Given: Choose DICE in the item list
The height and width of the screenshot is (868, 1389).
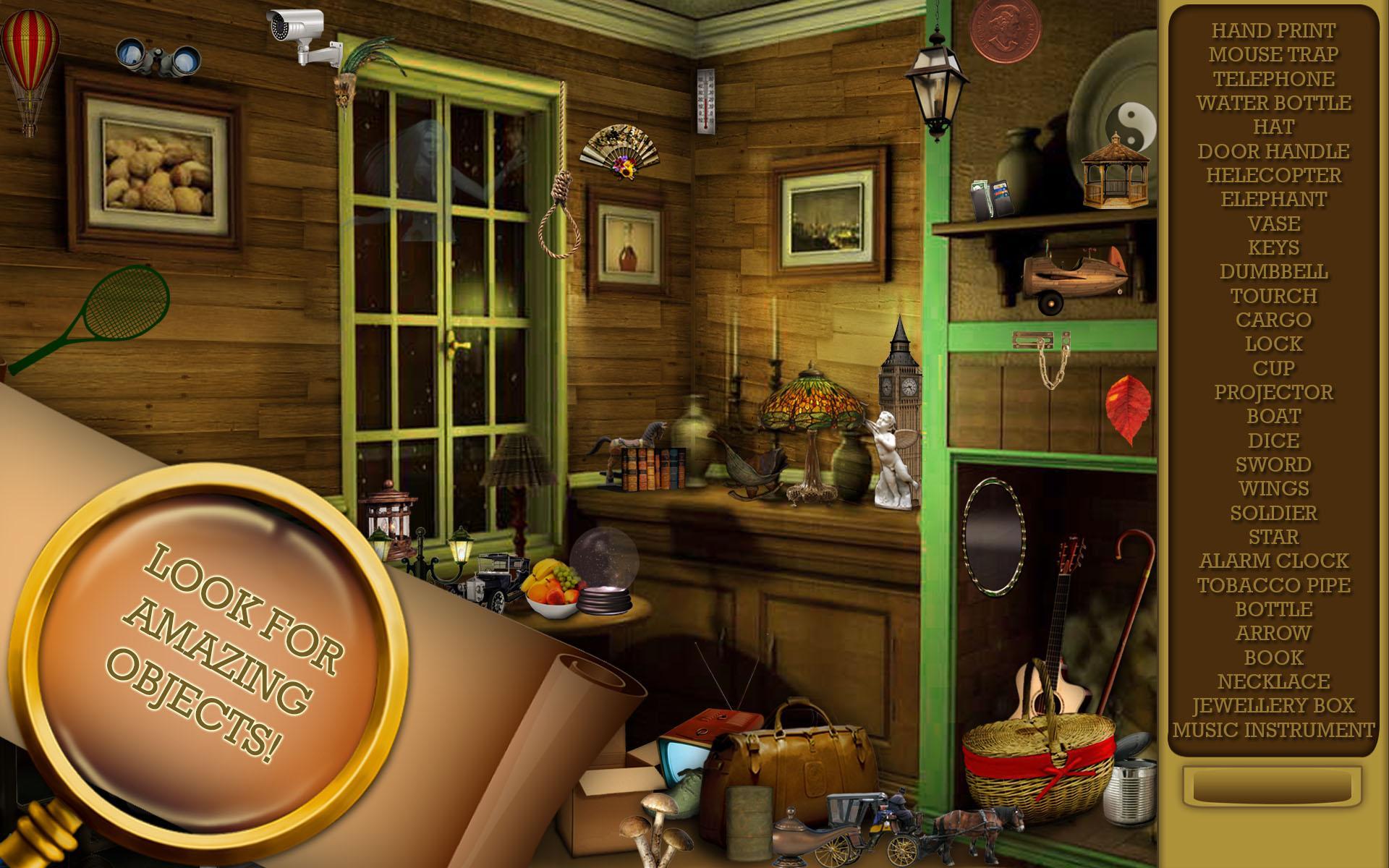Looking at the screenshot, I should [1273, 441].
